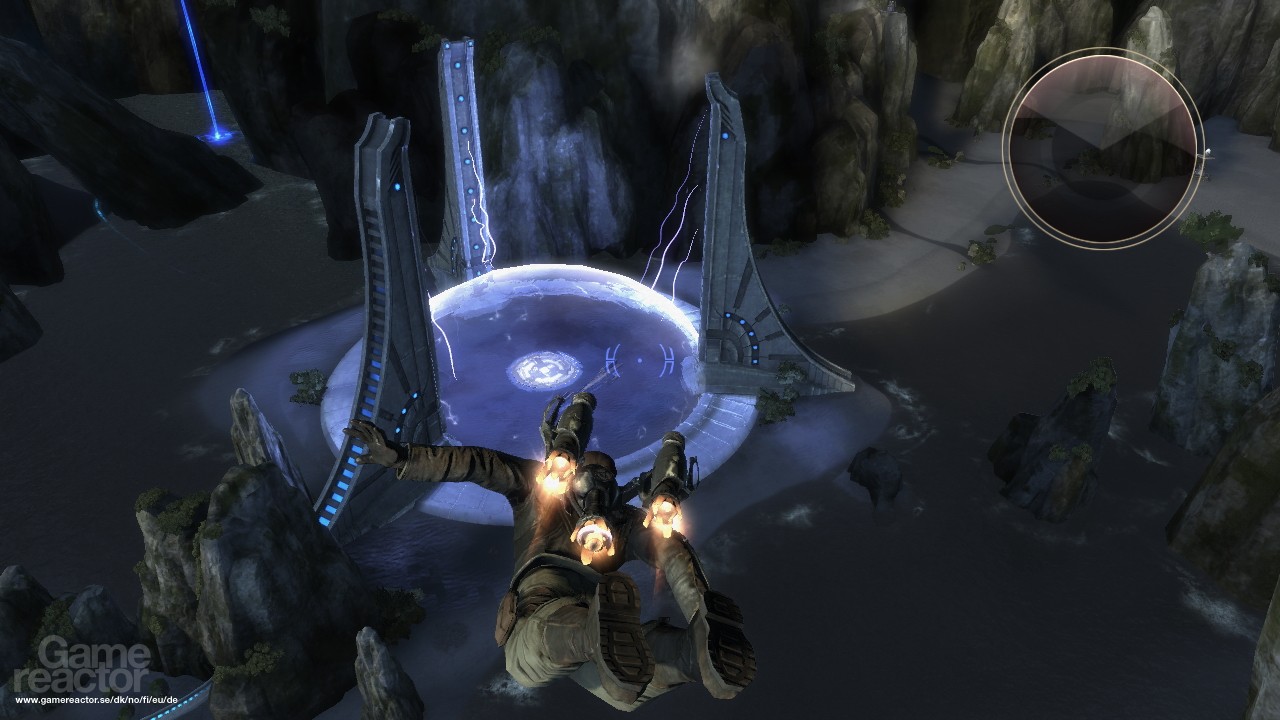
Task: Click the small white marker on the radar edge
Action: [x=1208, y=152]
